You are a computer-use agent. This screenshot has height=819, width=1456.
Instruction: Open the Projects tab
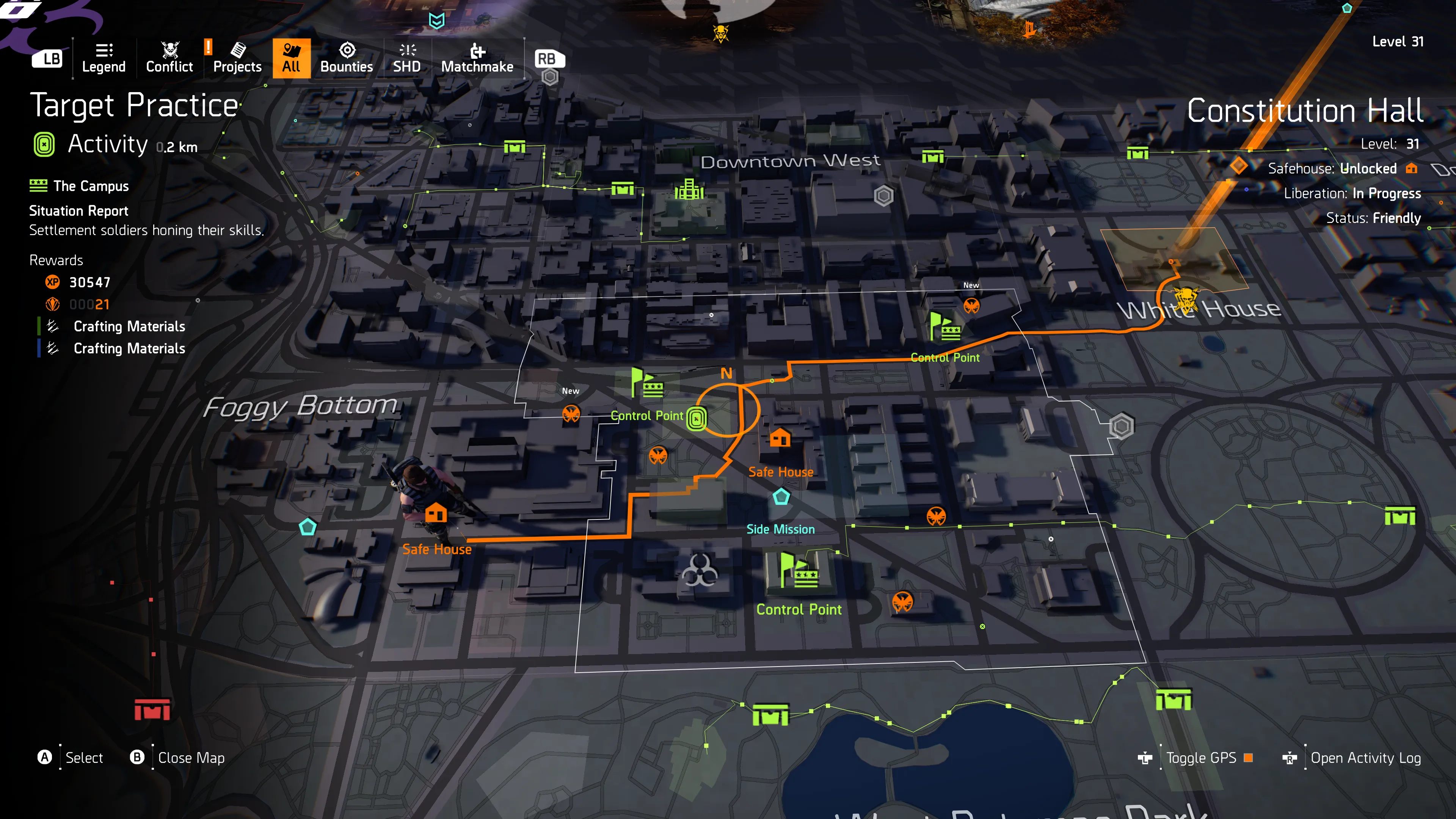coord(237,58)
